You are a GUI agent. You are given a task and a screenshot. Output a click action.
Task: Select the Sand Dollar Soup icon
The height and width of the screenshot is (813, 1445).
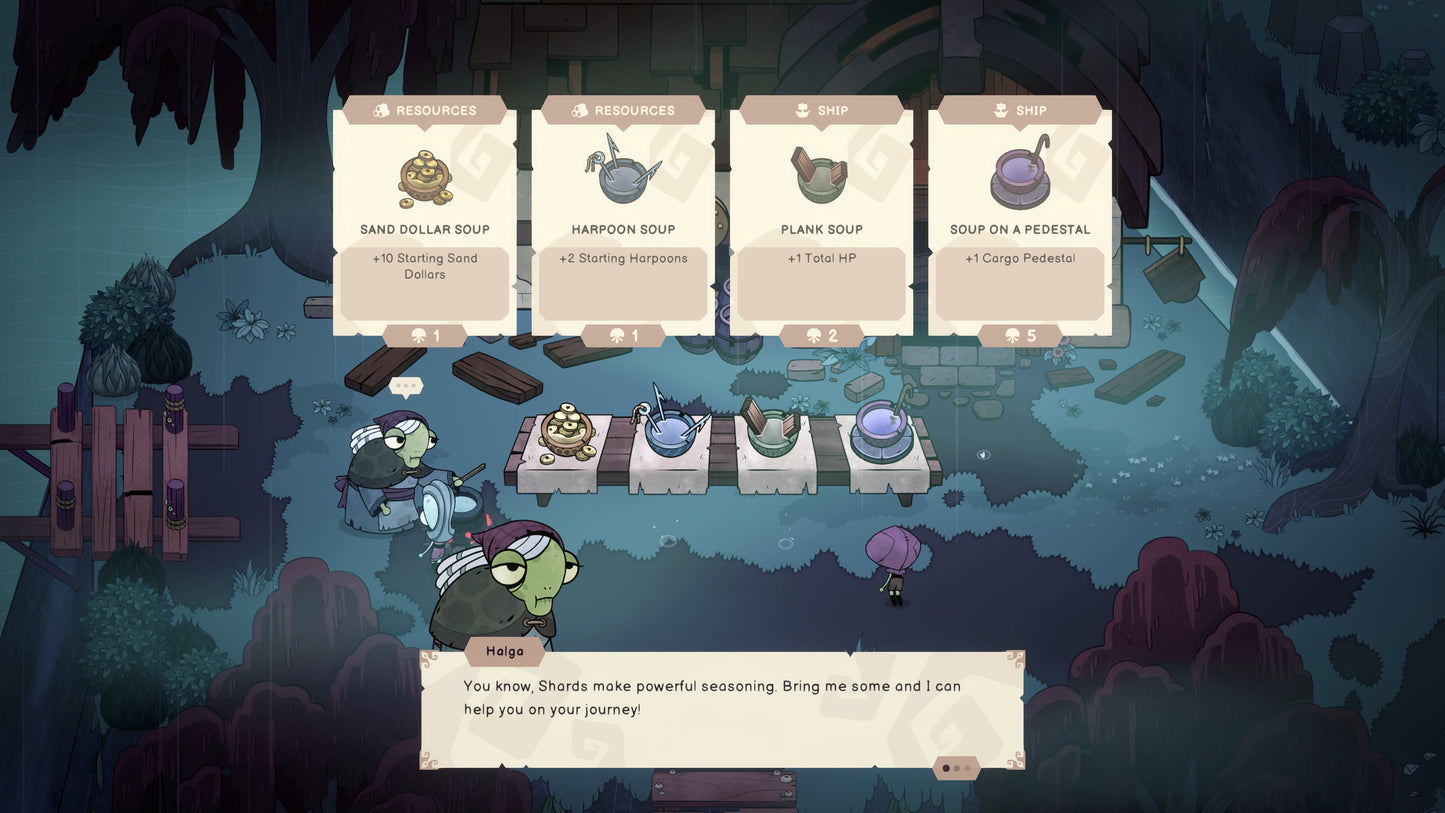pyautogui.click(x=424, y=178)
